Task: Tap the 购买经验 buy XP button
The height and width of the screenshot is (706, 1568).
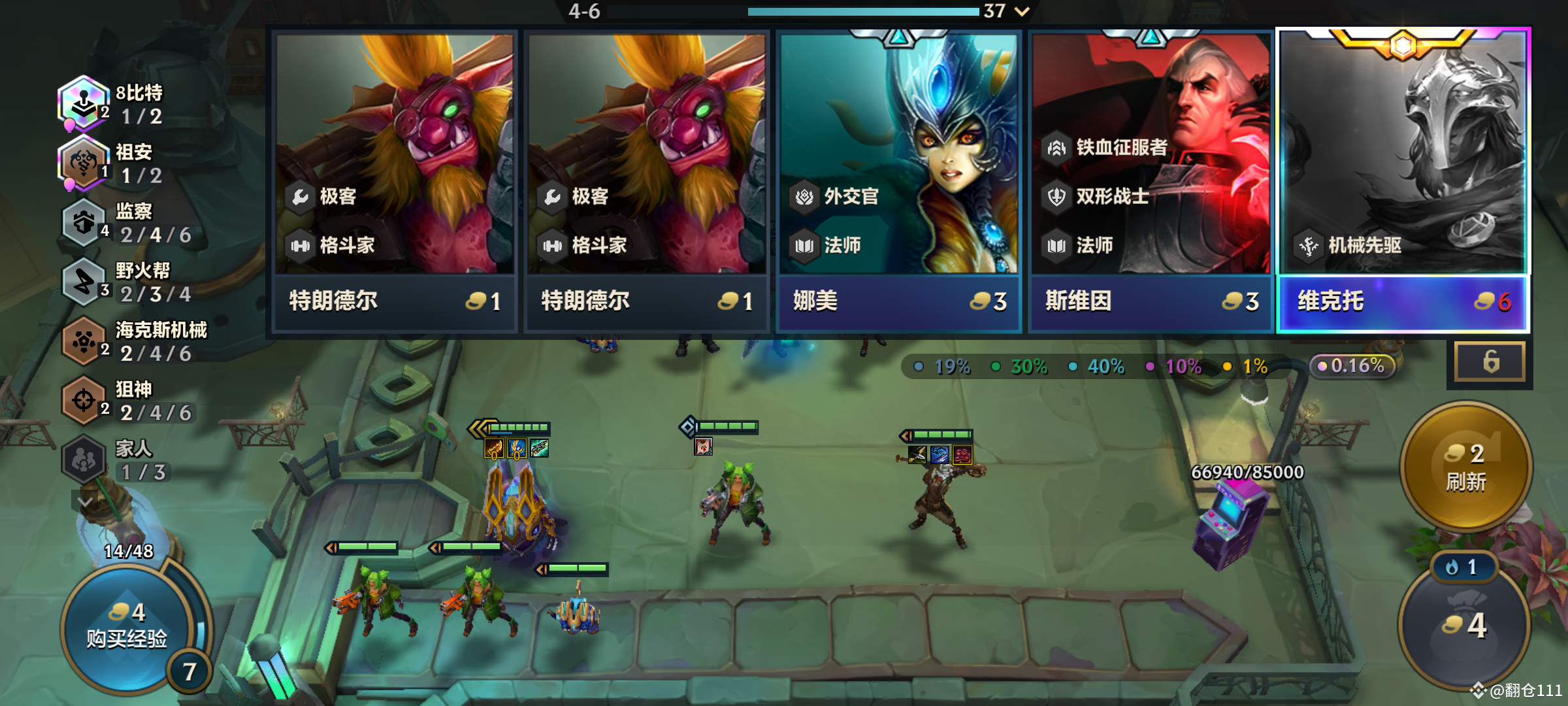Action: [127, 628]
